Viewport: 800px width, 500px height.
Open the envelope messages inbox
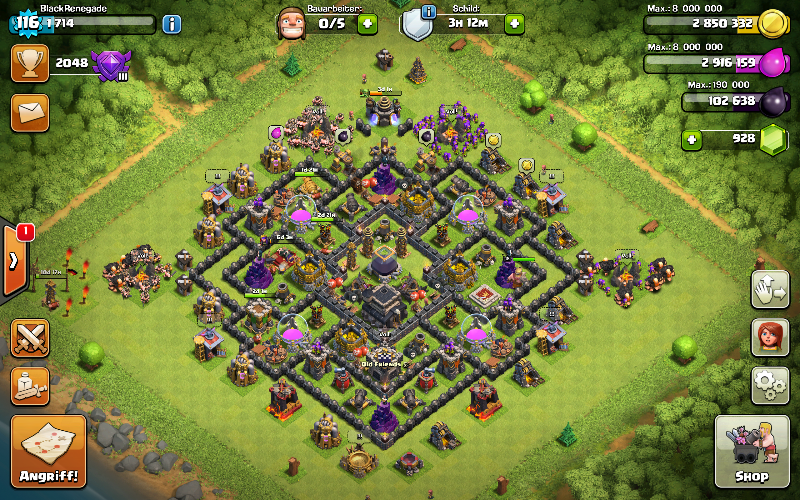tap(30, 112)
